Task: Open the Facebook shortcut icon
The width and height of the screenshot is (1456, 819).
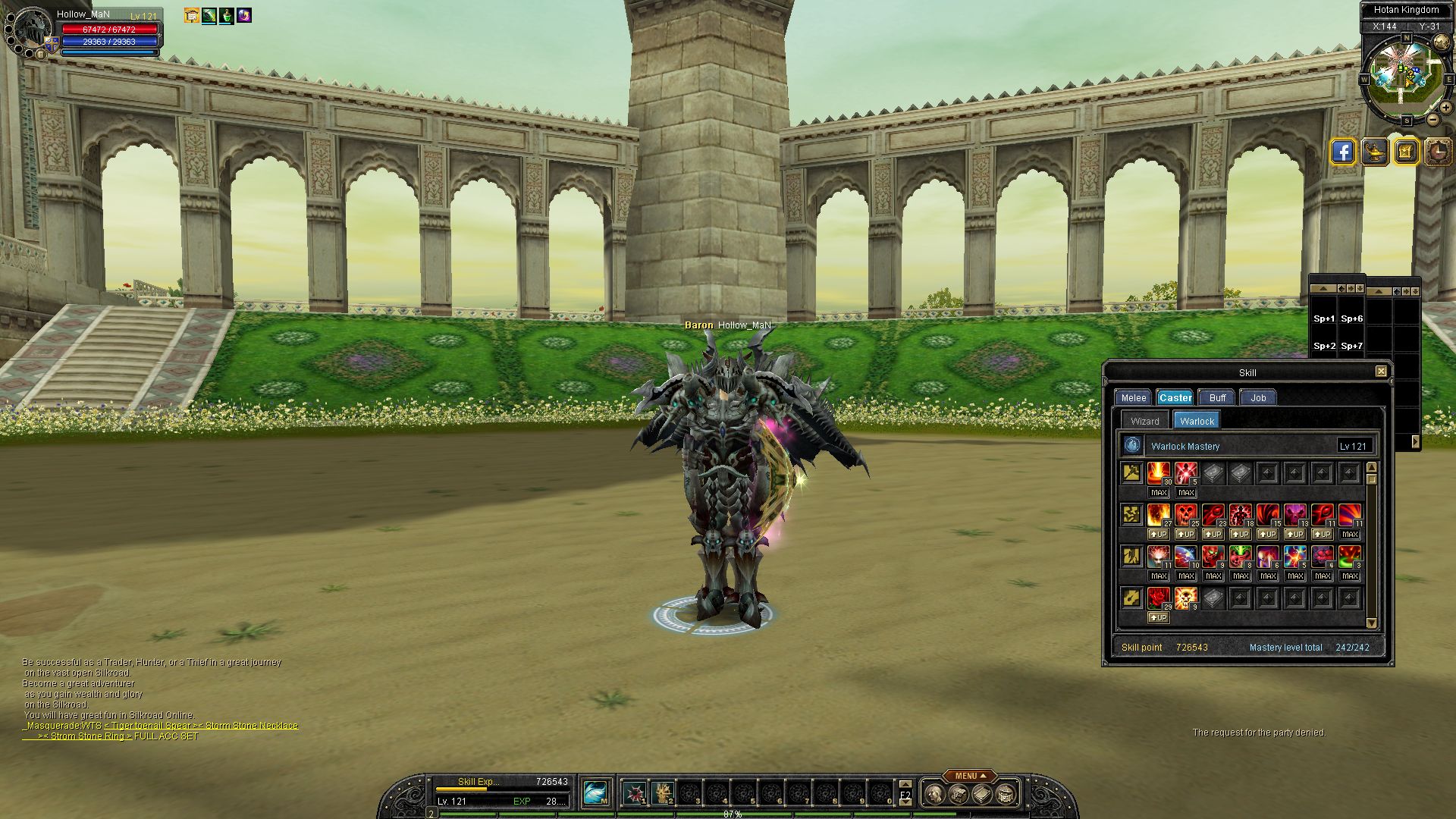Action: 1342,152
